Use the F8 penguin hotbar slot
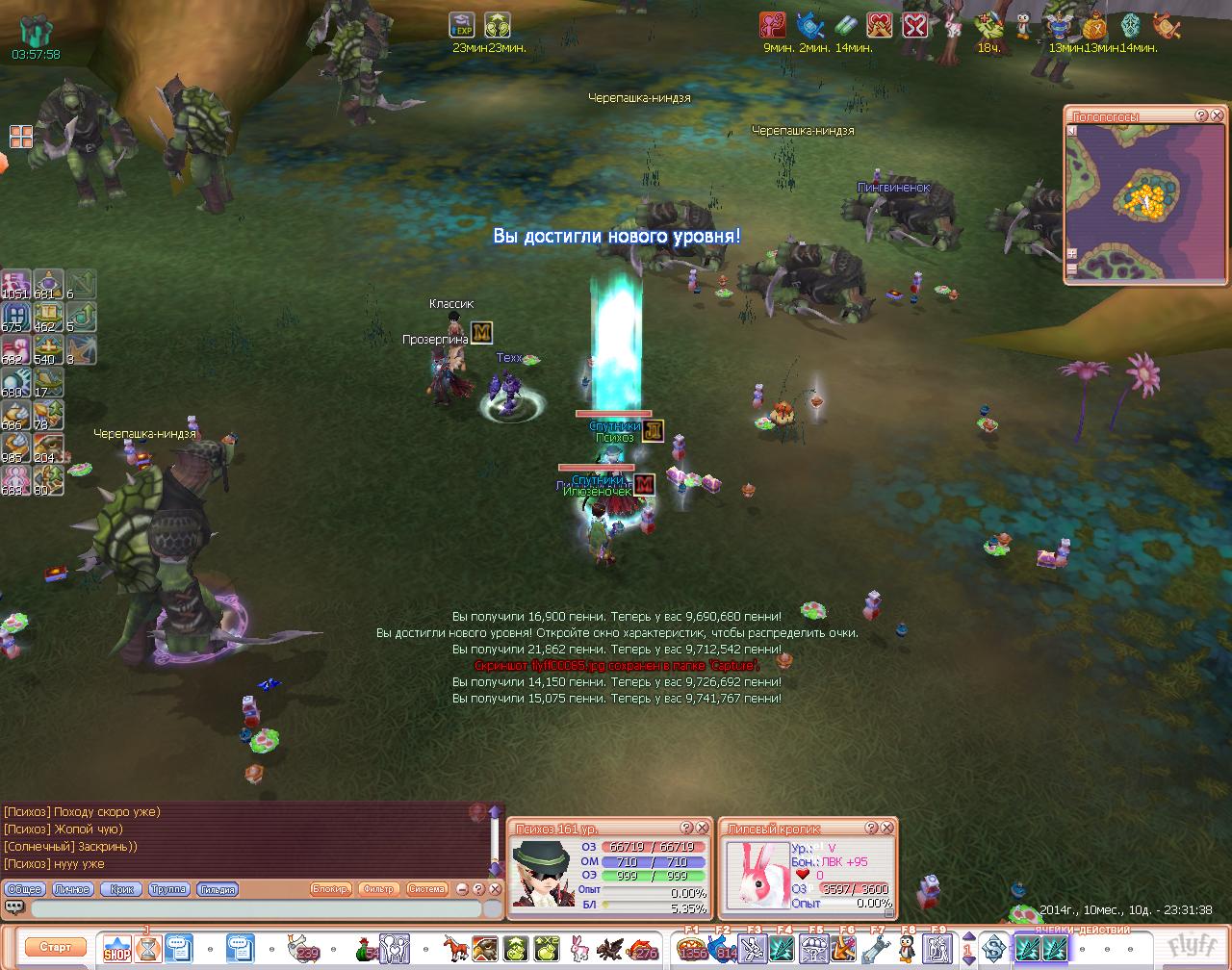The image size is (1232, 970). [x=906, y=949]
